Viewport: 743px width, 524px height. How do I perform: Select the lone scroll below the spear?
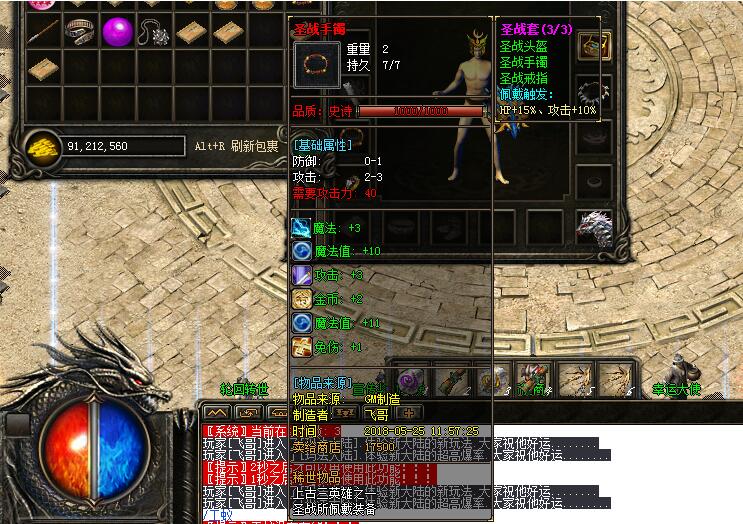pyautogui.click(x=42, y=68)
